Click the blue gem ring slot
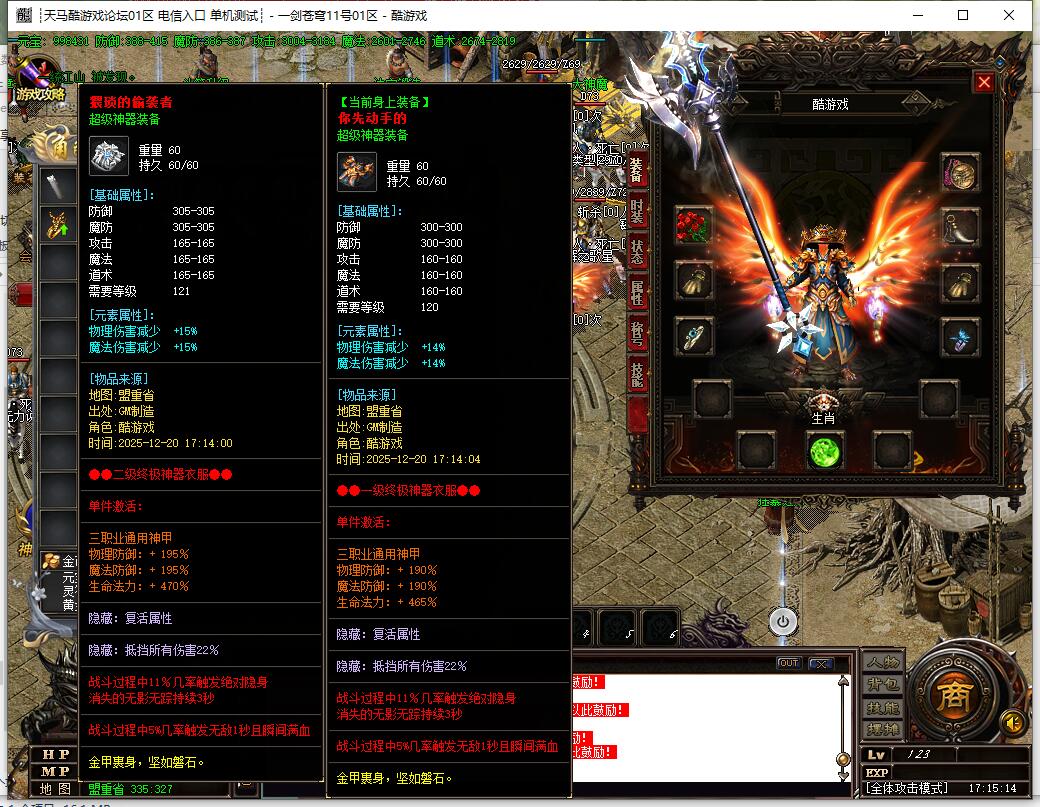1040x807 pixels. (x=693, y=336)
